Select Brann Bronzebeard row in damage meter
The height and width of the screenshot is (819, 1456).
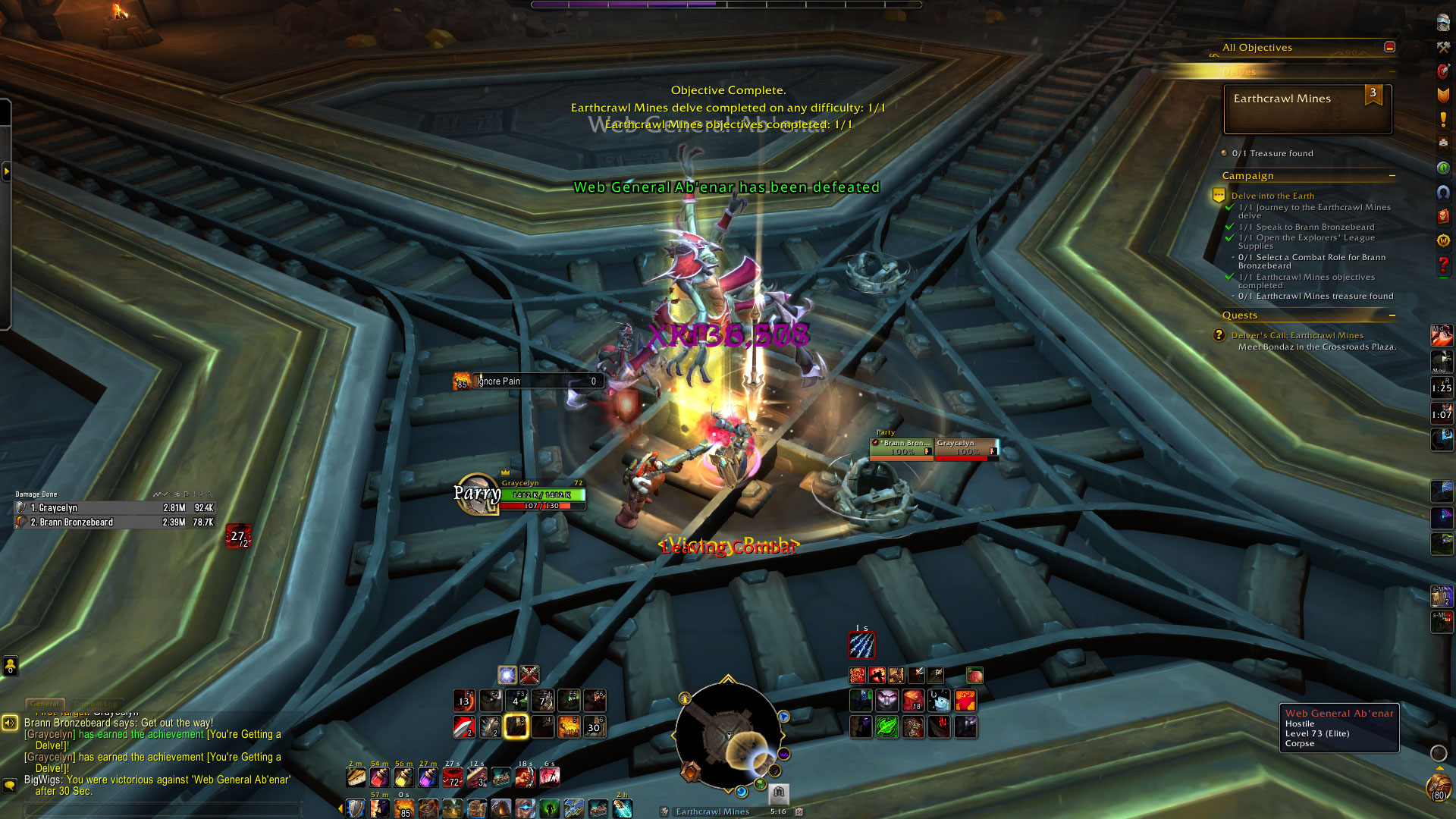pos(114,522)
